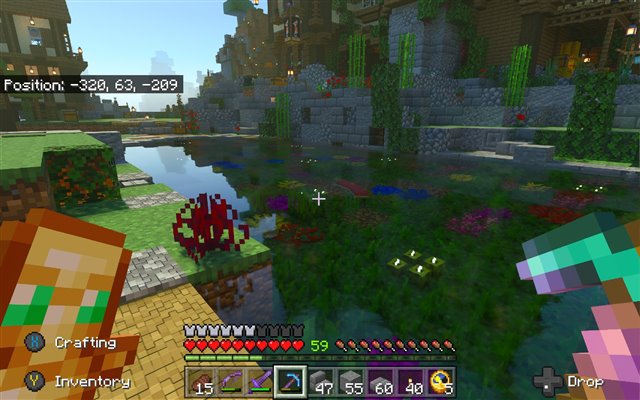Viewport: 640px width, 400px height.
Task: Select the diamond pickaxe hotbar slot
Action: (290, 382)
